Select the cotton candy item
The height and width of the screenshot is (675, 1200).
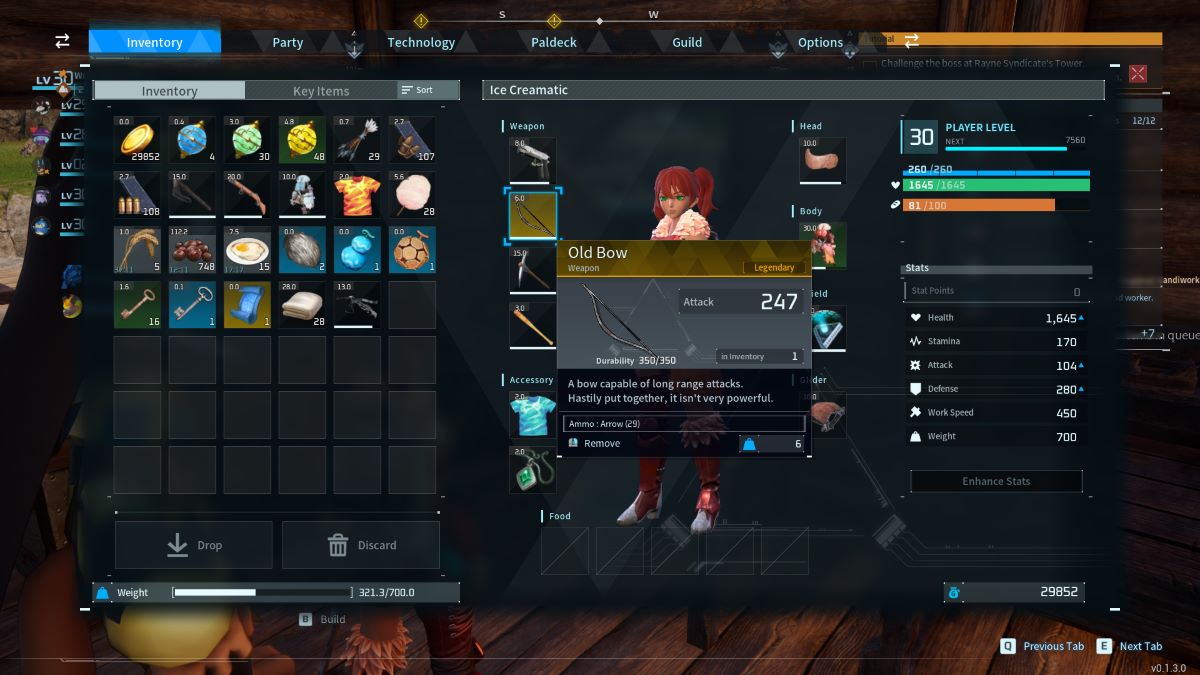coord(412,195)
